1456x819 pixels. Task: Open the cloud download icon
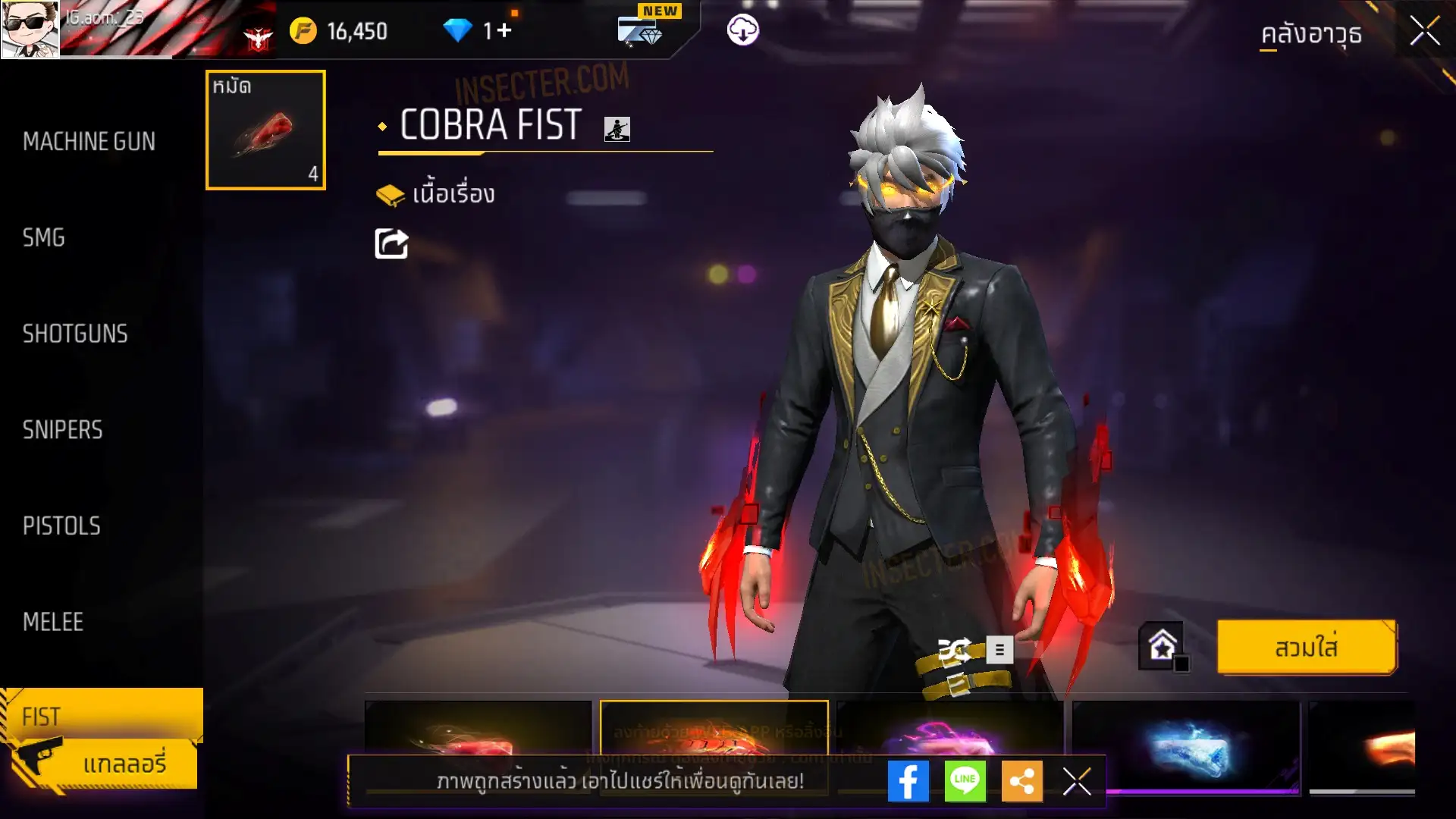(742, 30)
